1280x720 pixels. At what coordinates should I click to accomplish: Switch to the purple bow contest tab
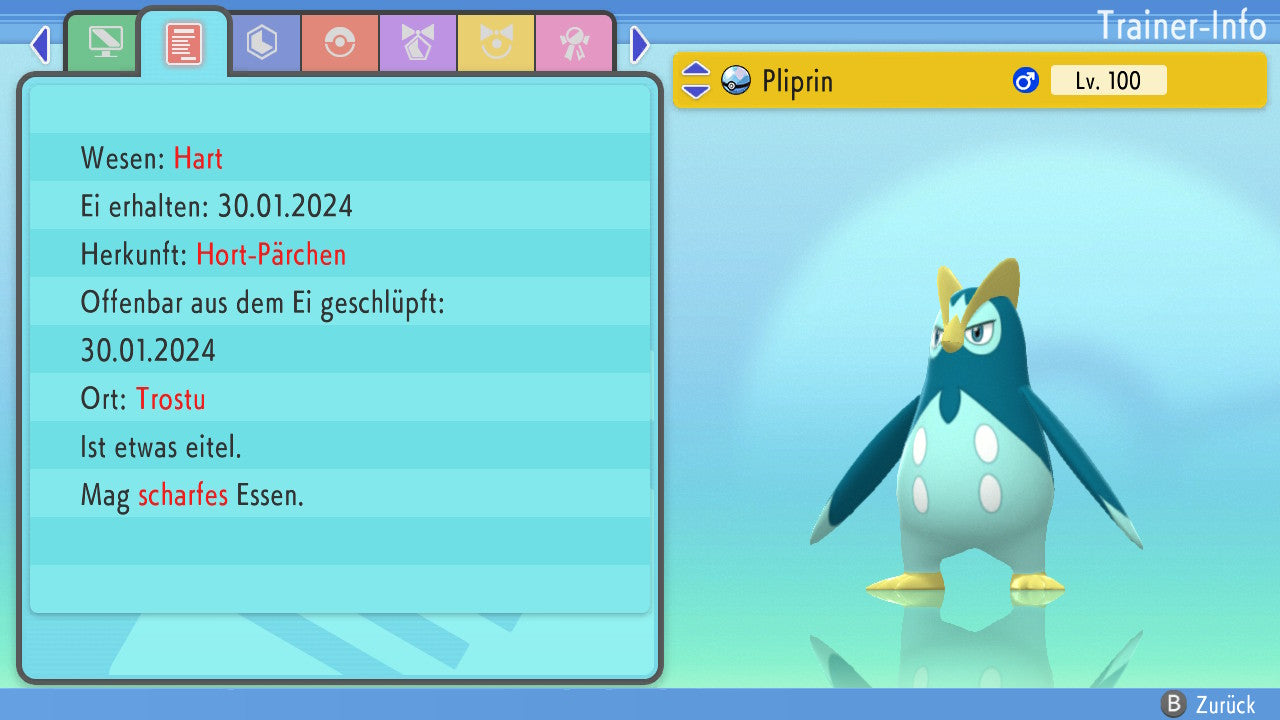418,43
